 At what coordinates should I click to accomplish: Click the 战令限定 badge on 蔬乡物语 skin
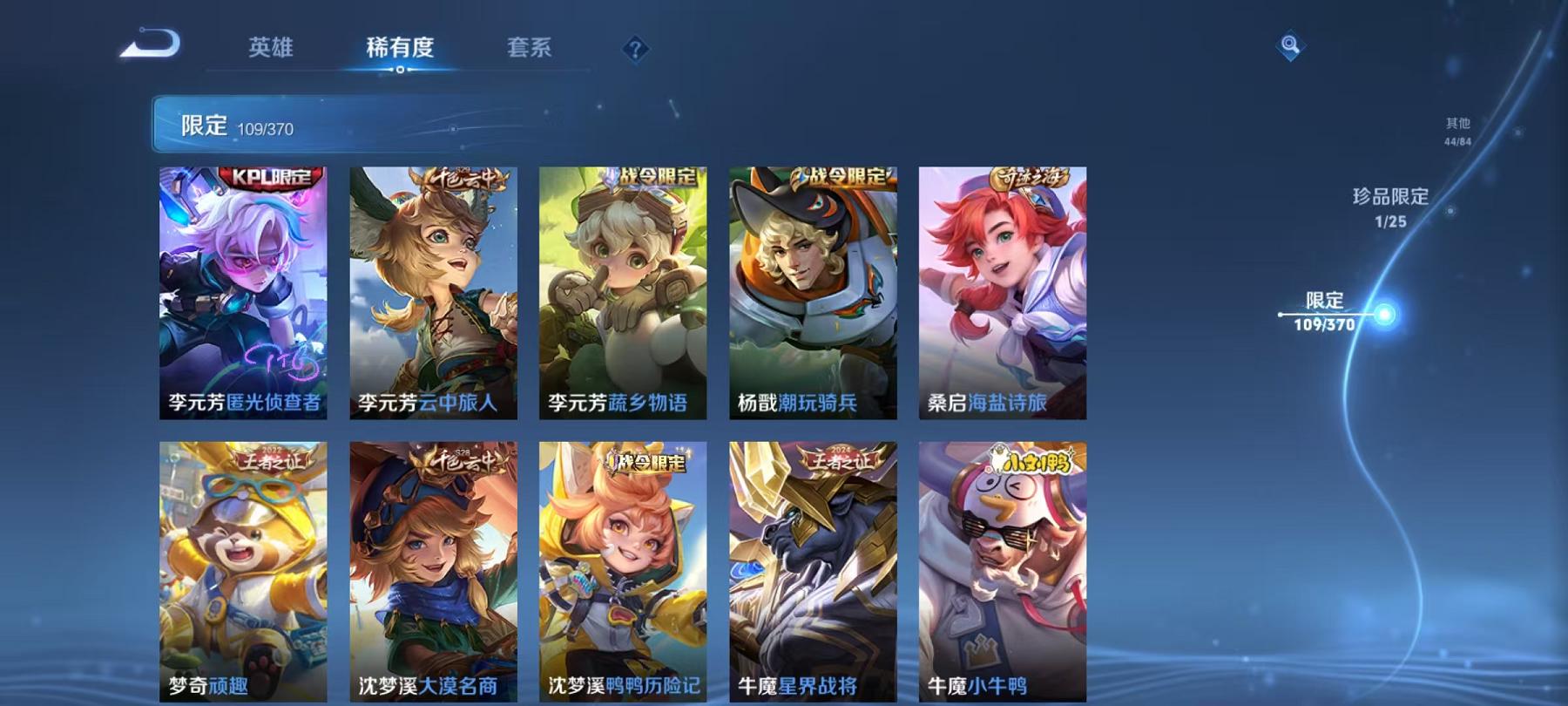click(x=656, y=177)
